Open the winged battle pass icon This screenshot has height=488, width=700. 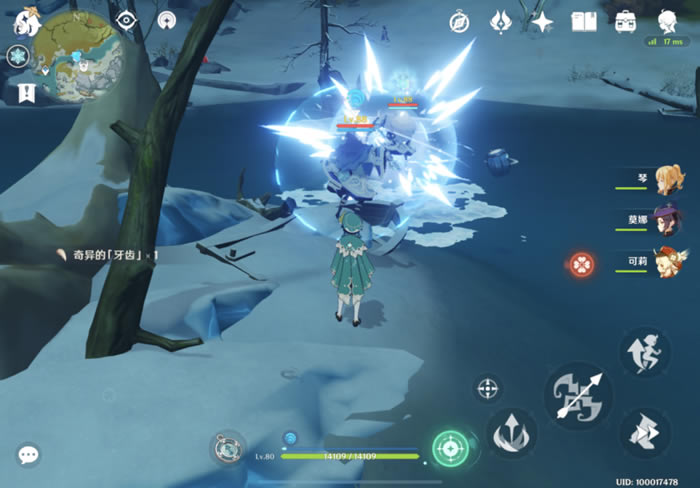501,22
